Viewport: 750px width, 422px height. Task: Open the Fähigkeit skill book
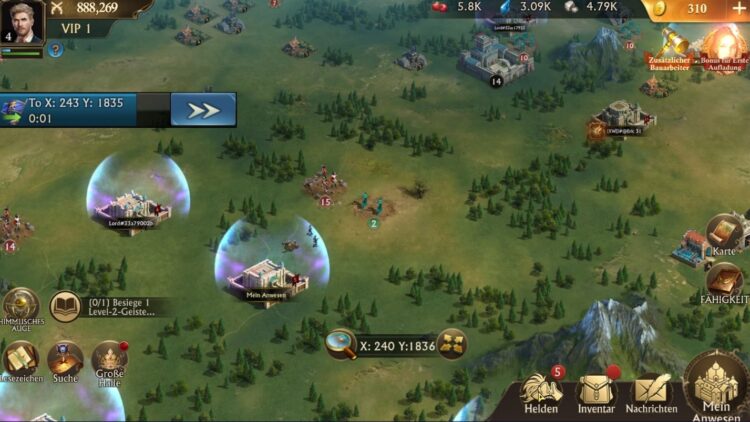click(x=726, y=283)
